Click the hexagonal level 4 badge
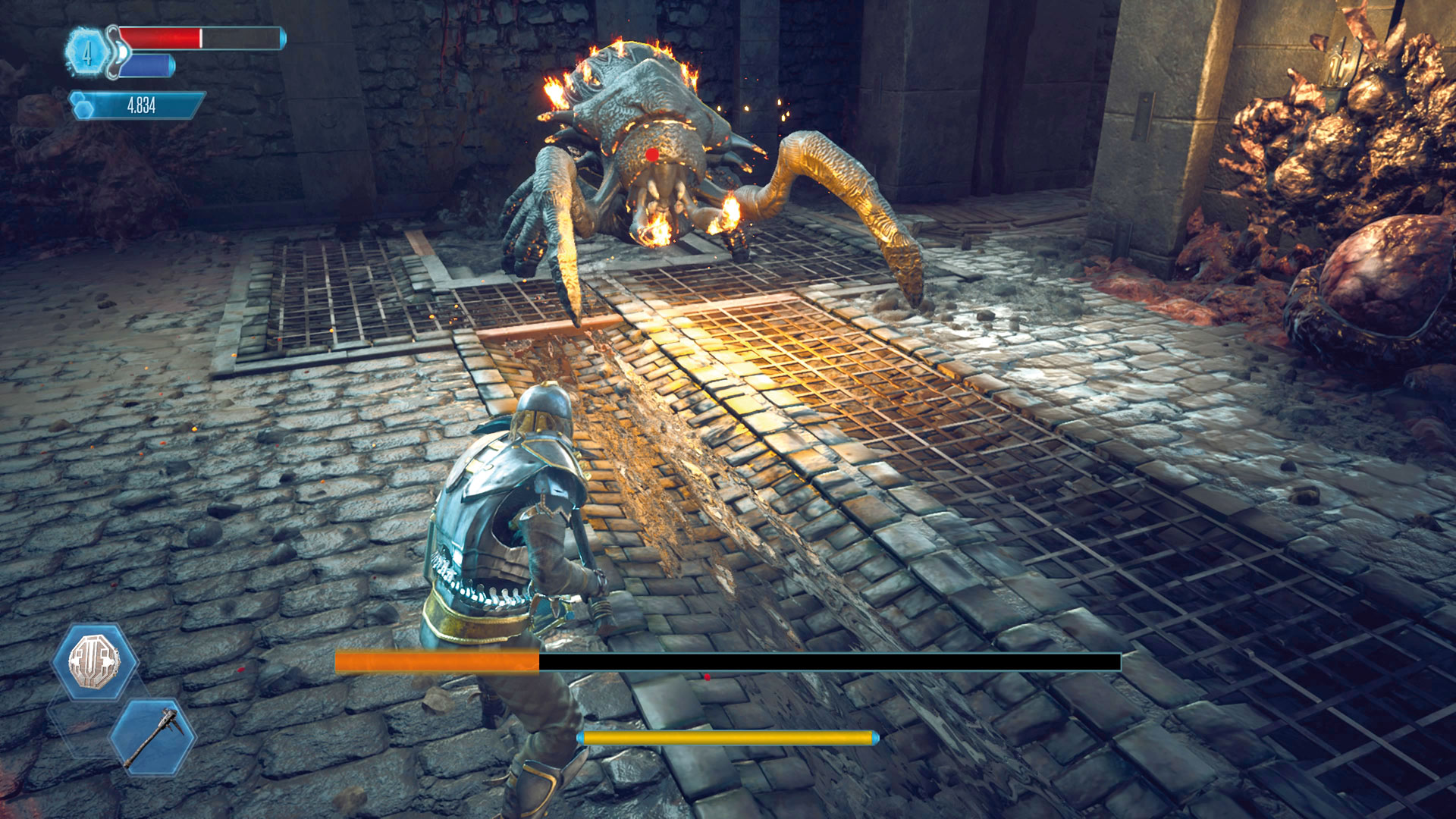Image resolution: width=1456 pixels, height=819 pixels. click(87, 53)
